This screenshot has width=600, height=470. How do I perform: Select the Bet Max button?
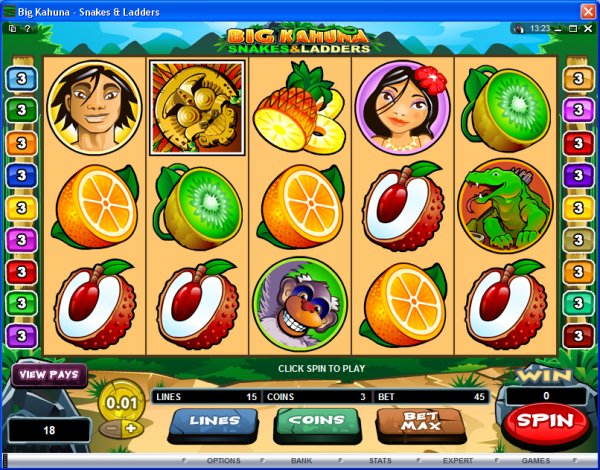click(x=410, y=422)
